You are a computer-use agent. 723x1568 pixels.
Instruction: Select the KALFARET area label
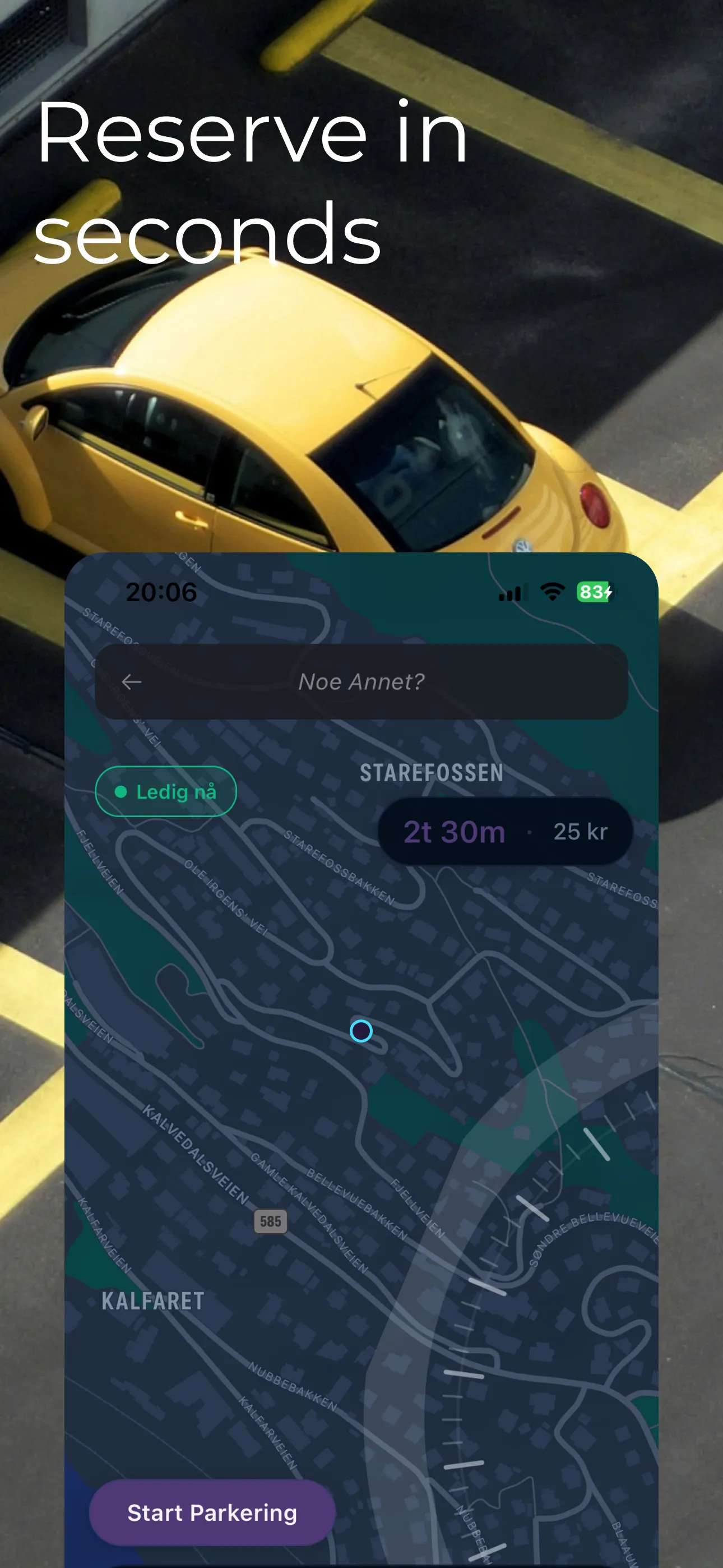(151, 1302)
